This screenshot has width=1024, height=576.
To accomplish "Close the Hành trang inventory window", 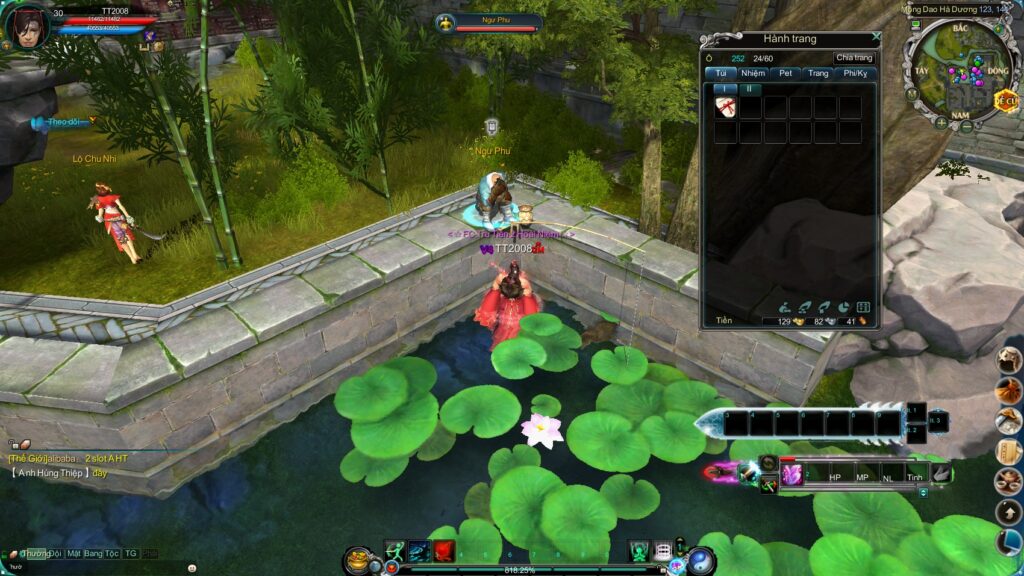I will pyautogui.click(x=876, y=36).
